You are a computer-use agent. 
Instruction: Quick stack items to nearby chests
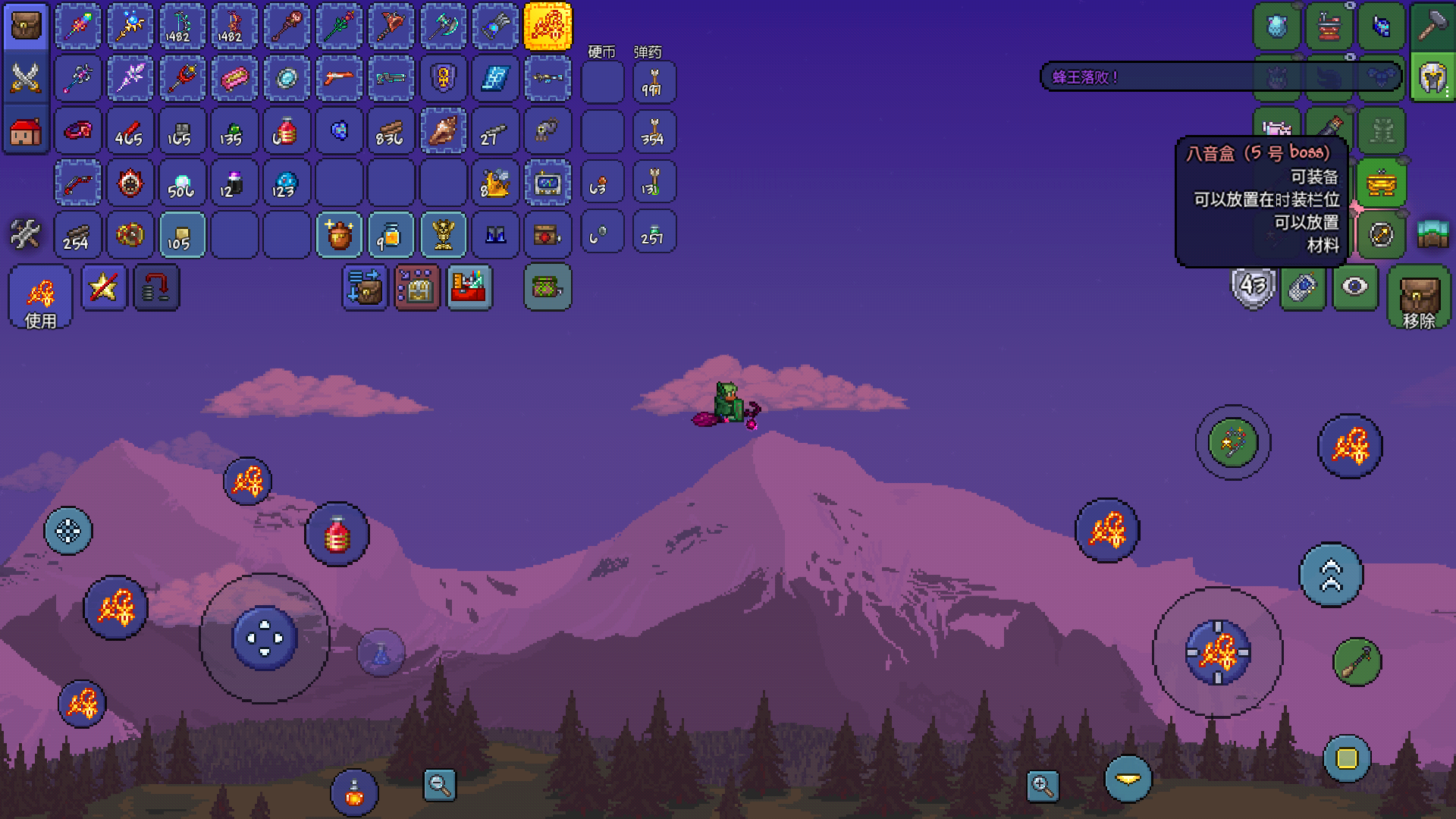(365, 287)
